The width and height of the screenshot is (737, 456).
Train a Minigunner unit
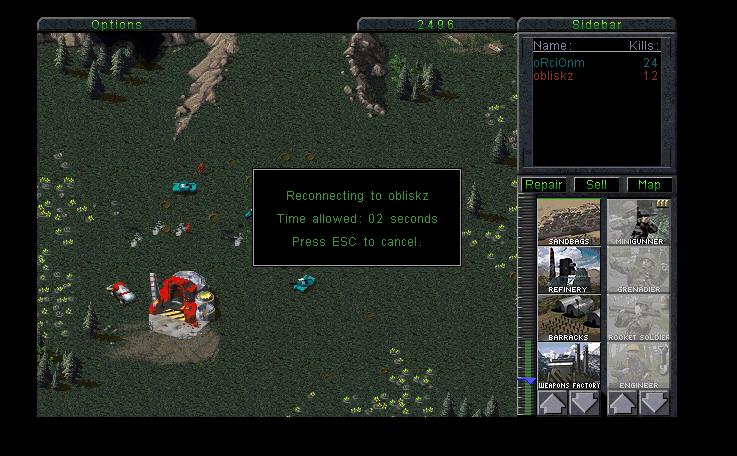click(x=639, y=222)
